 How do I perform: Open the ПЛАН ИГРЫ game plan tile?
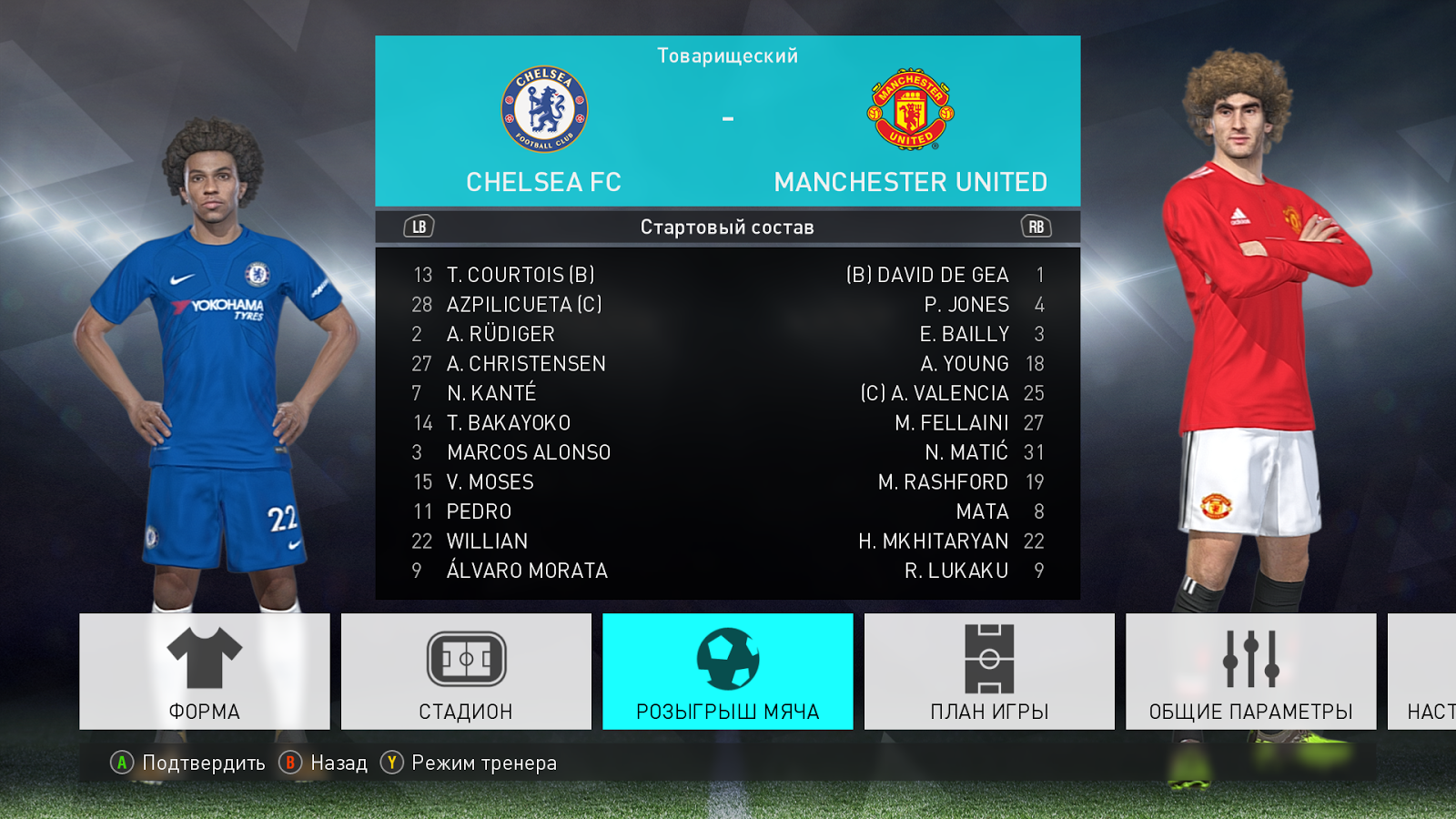click(x=989, y=672)
